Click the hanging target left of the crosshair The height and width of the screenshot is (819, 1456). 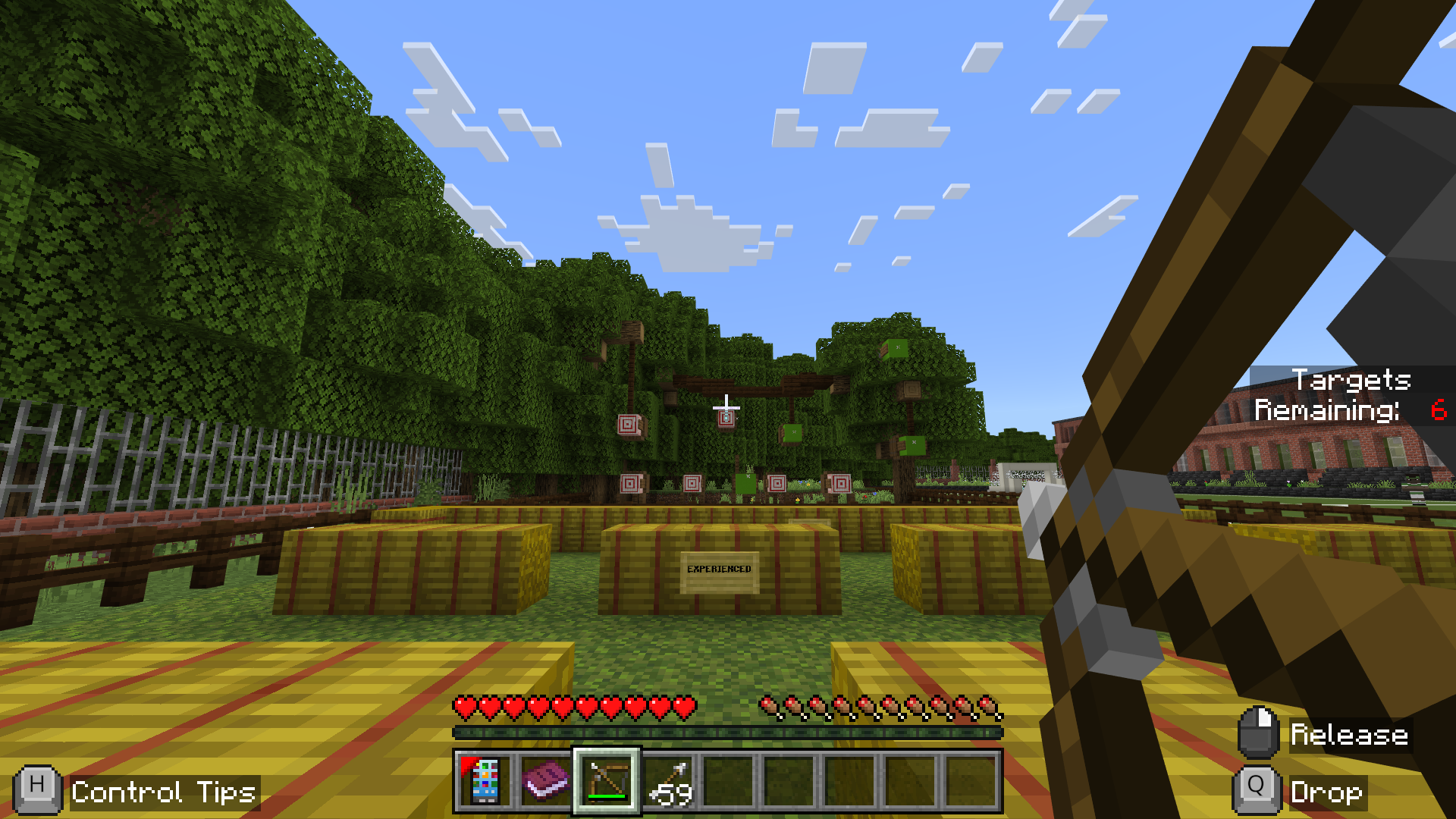click(626, 422)
